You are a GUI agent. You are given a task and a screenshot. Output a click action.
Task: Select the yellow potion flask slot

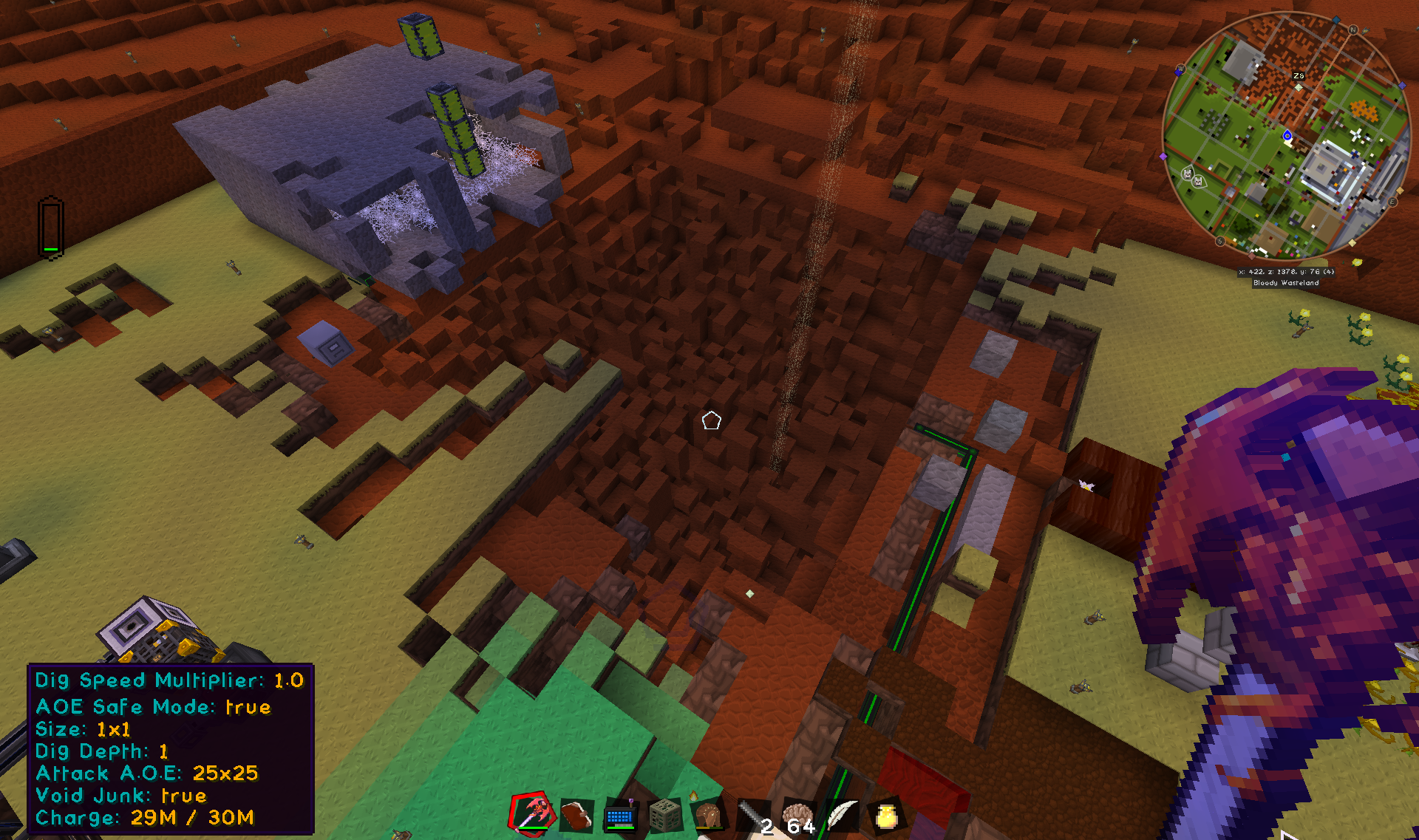[886, 816]
